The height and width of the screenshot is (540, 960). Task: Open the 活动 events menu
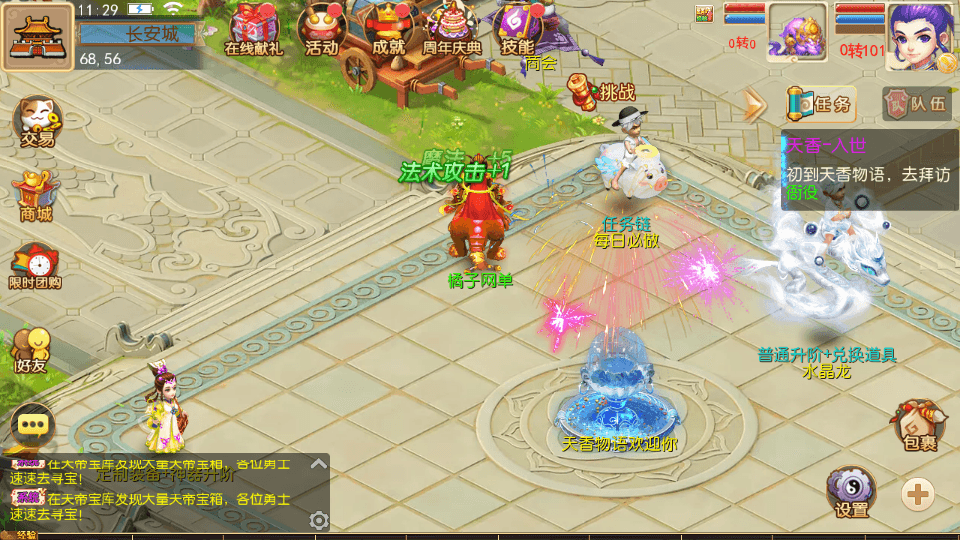[321, 29]
